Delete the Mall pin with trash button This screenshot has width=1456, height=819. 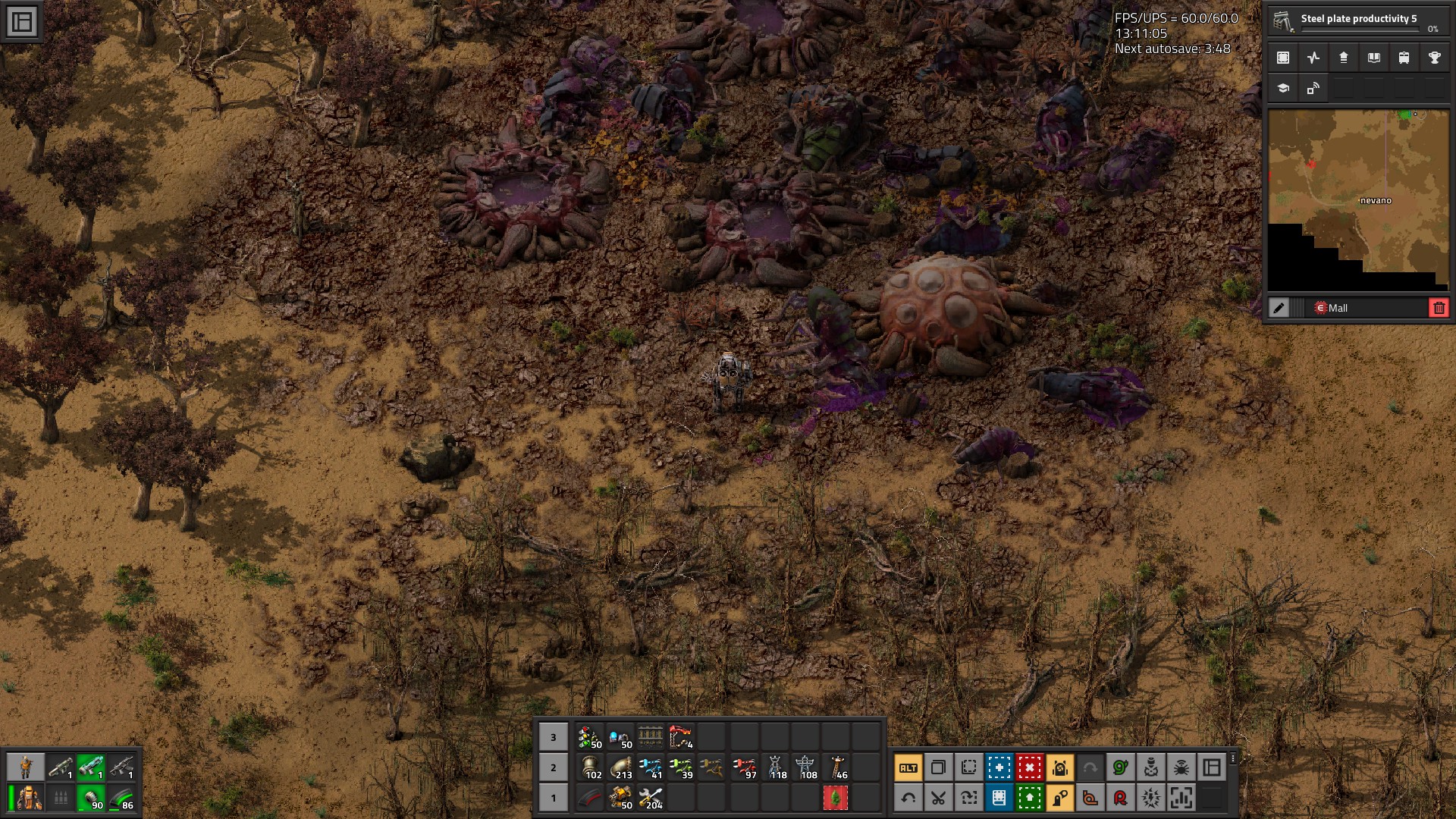point(1439,308)
